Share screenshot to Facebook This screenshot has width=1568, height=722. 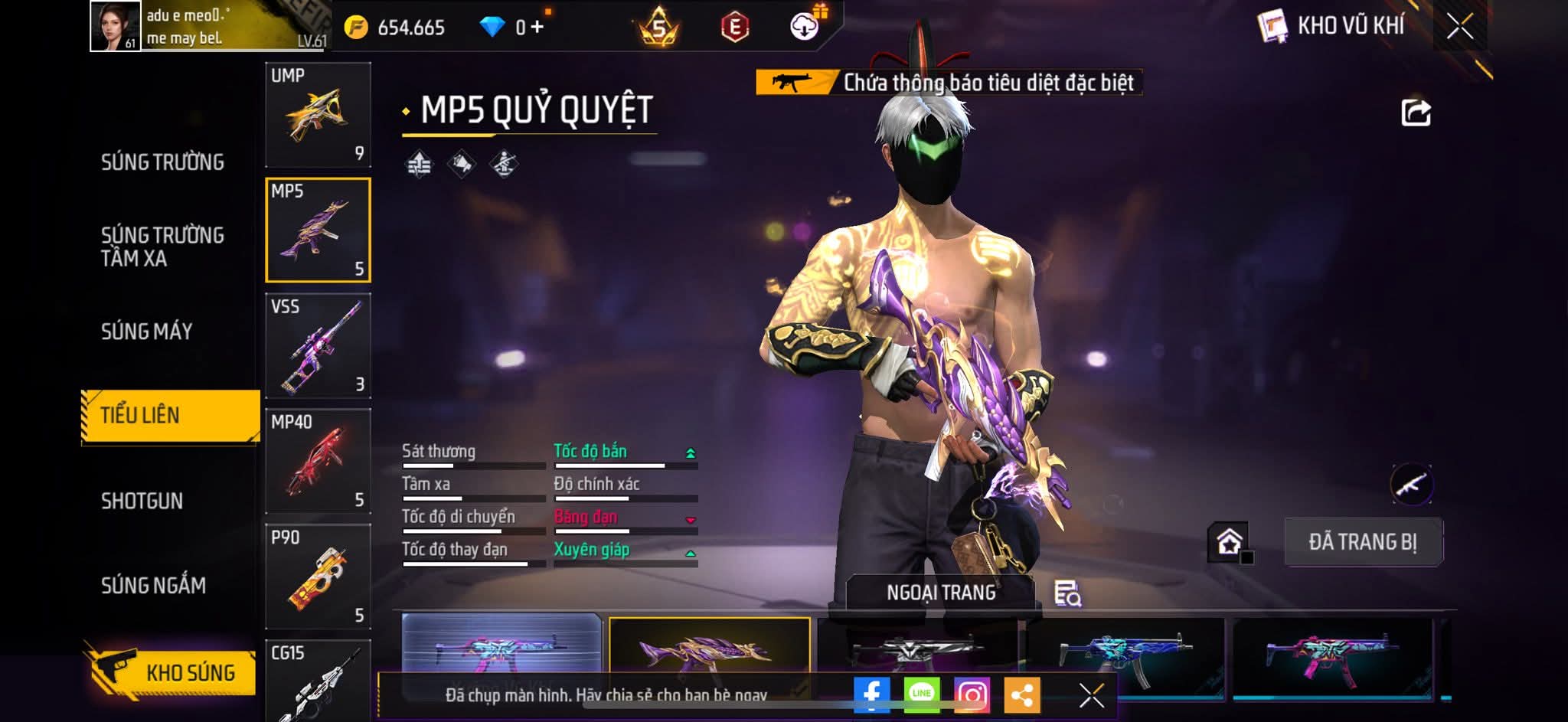click(871, 695)
